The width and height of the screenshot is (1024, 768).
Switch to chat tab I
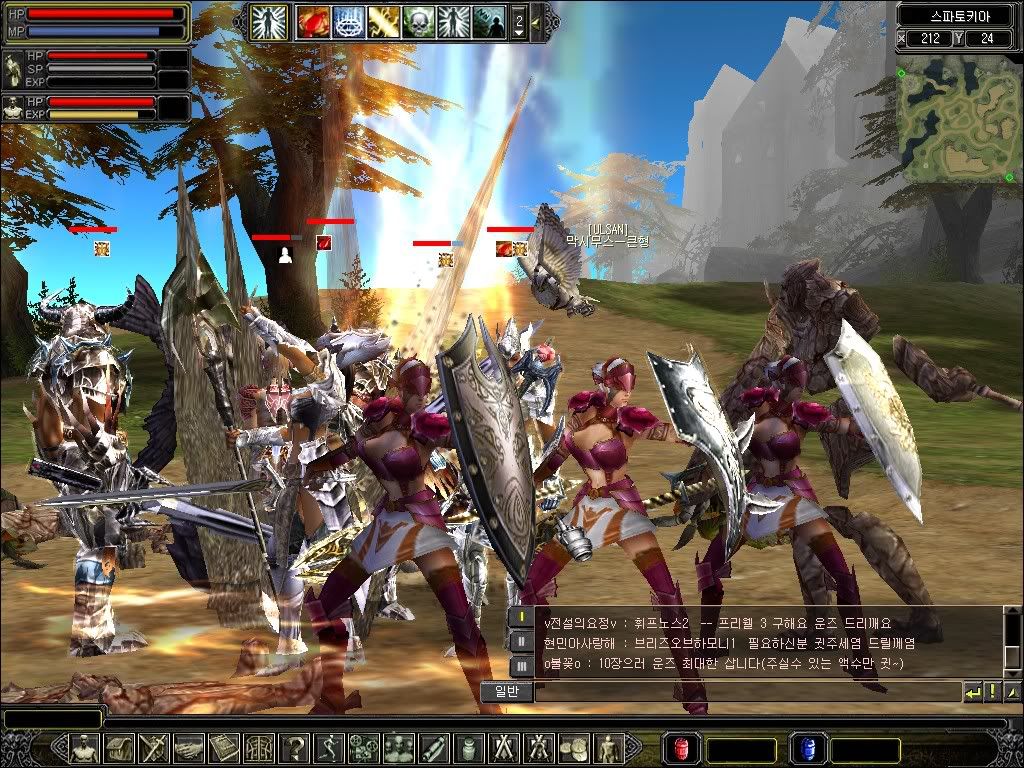coord(522,618)
